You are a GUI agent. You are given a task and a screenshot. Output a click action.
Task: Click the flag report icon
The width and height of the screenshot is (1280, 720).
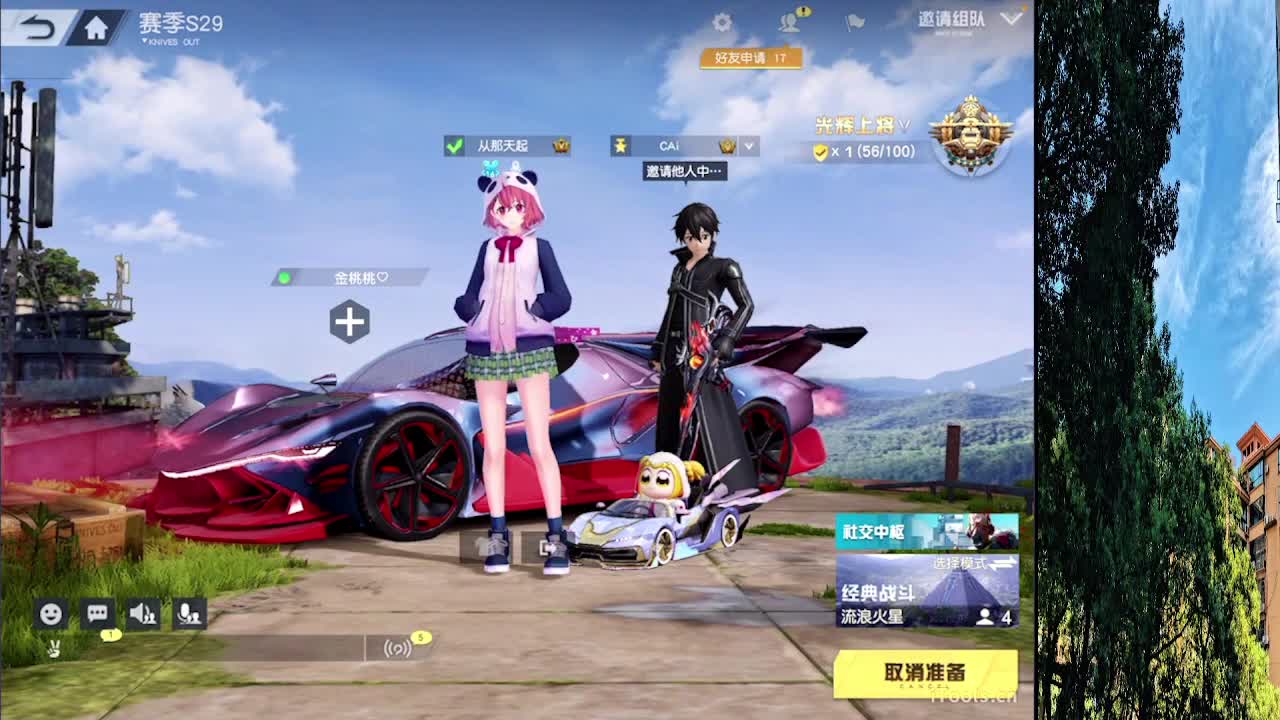(x=855, y=20)
